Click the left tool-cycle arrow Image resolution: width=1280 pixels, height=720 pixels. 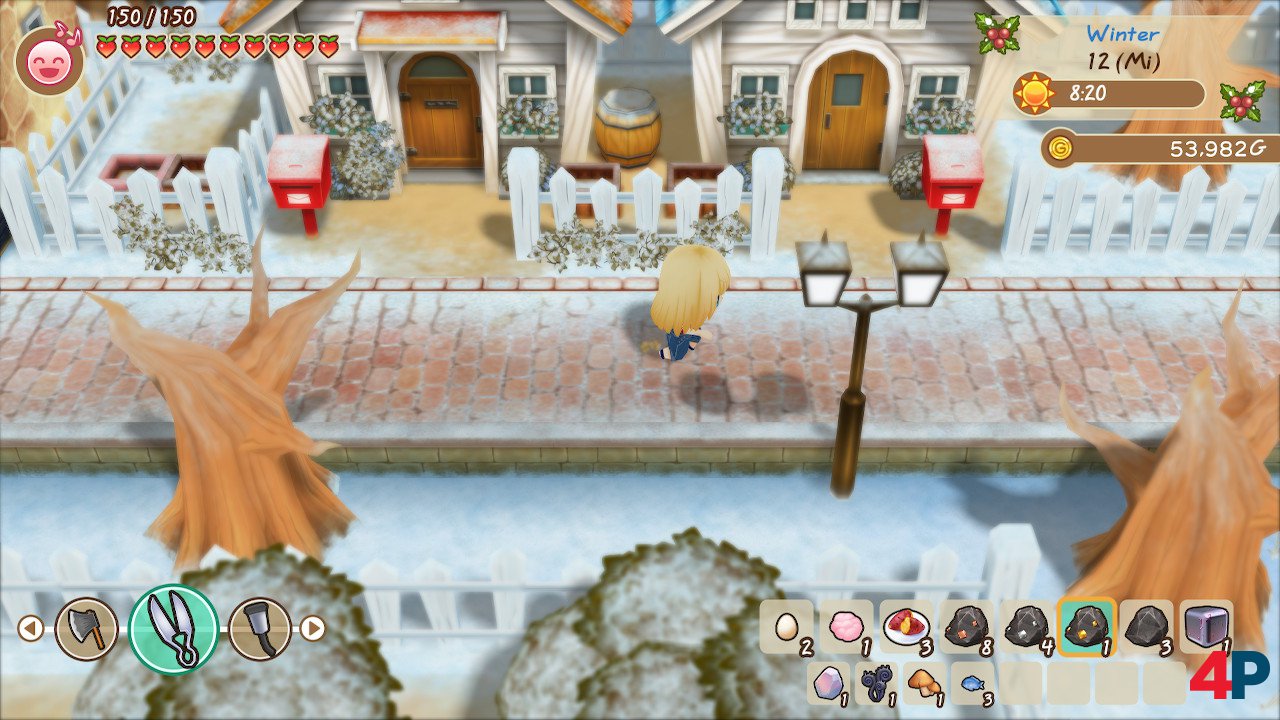coord(30,628)
